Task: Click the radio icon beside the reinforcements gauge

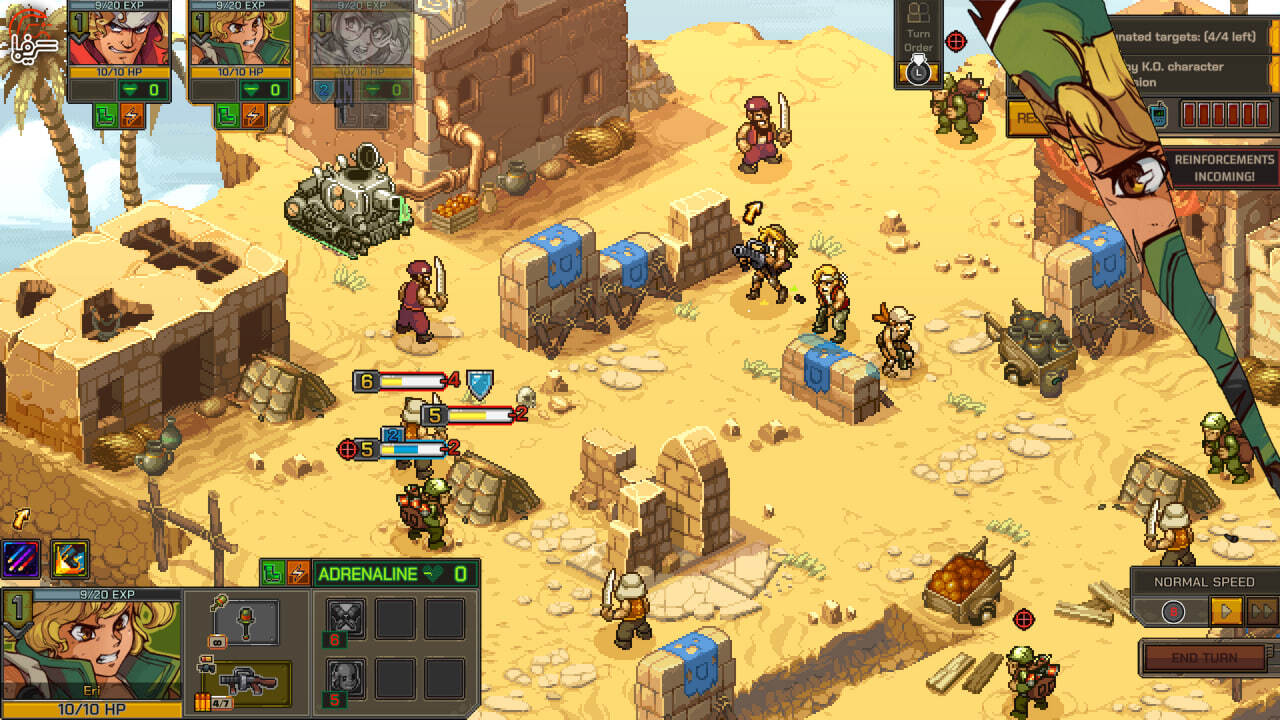Action: [x=1159, y=113]
